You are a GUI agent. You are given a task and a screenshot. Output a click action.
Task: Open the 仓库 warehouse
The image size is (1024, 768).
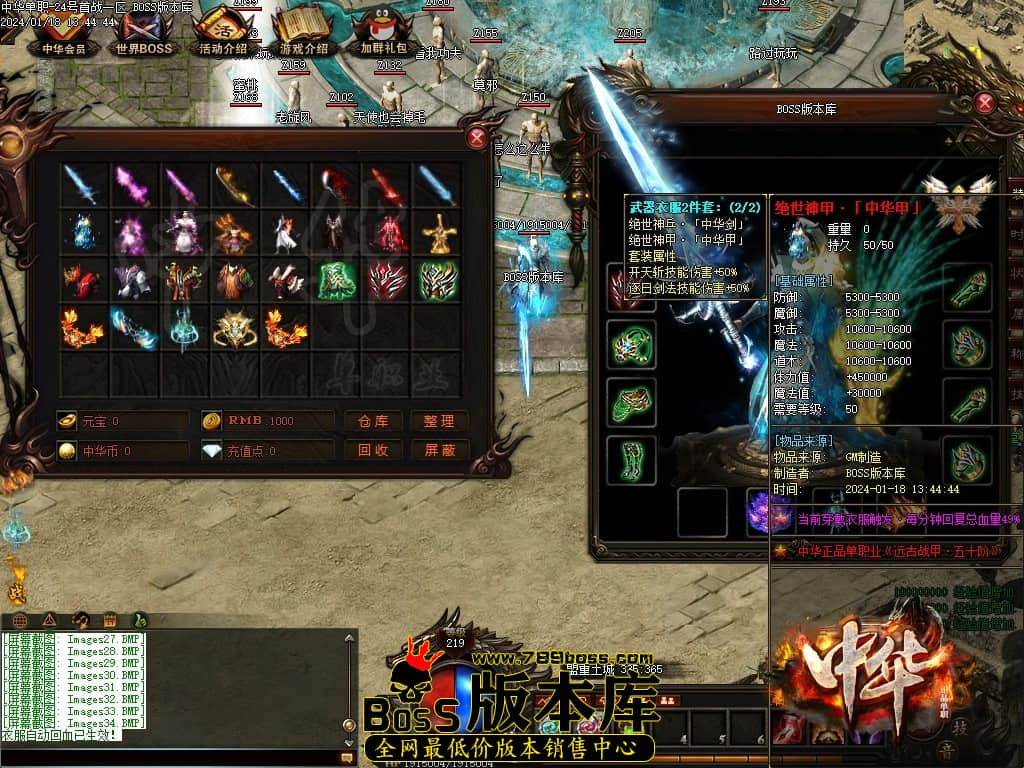(373, 421)
